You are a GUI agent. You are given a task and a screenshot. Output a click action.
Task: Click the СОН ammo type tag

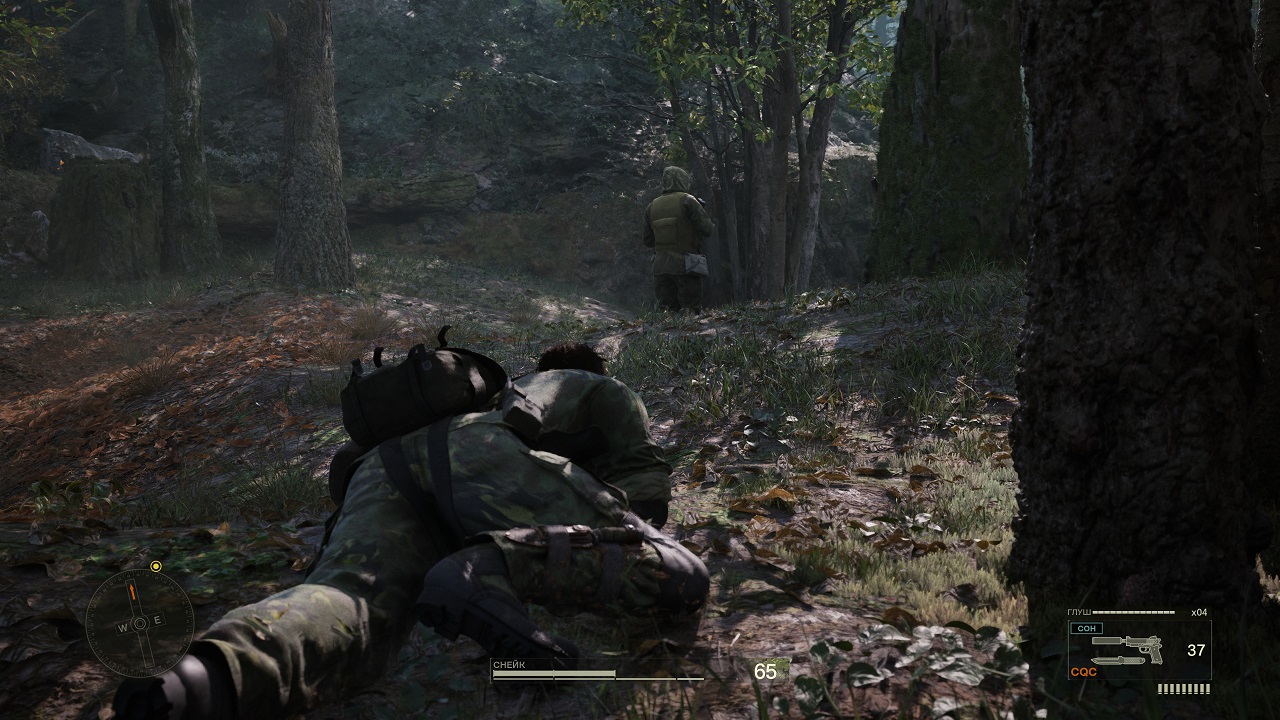tap(1085, 628)
